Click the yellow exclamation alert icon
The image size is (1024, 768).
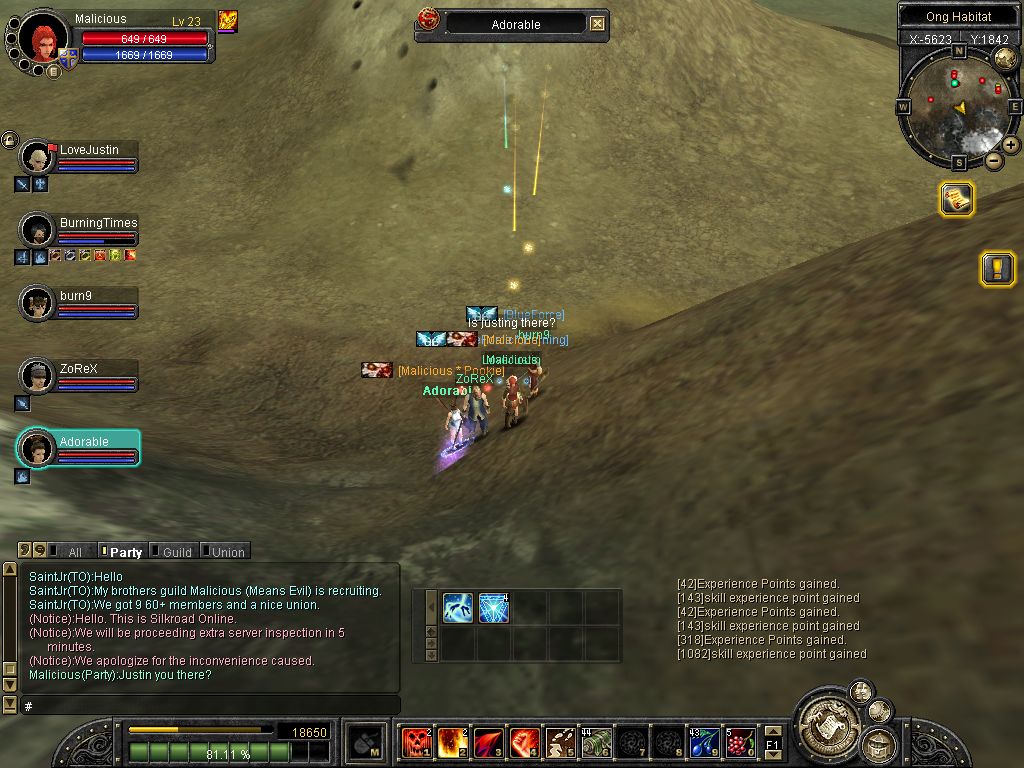(x=997, y=268)
